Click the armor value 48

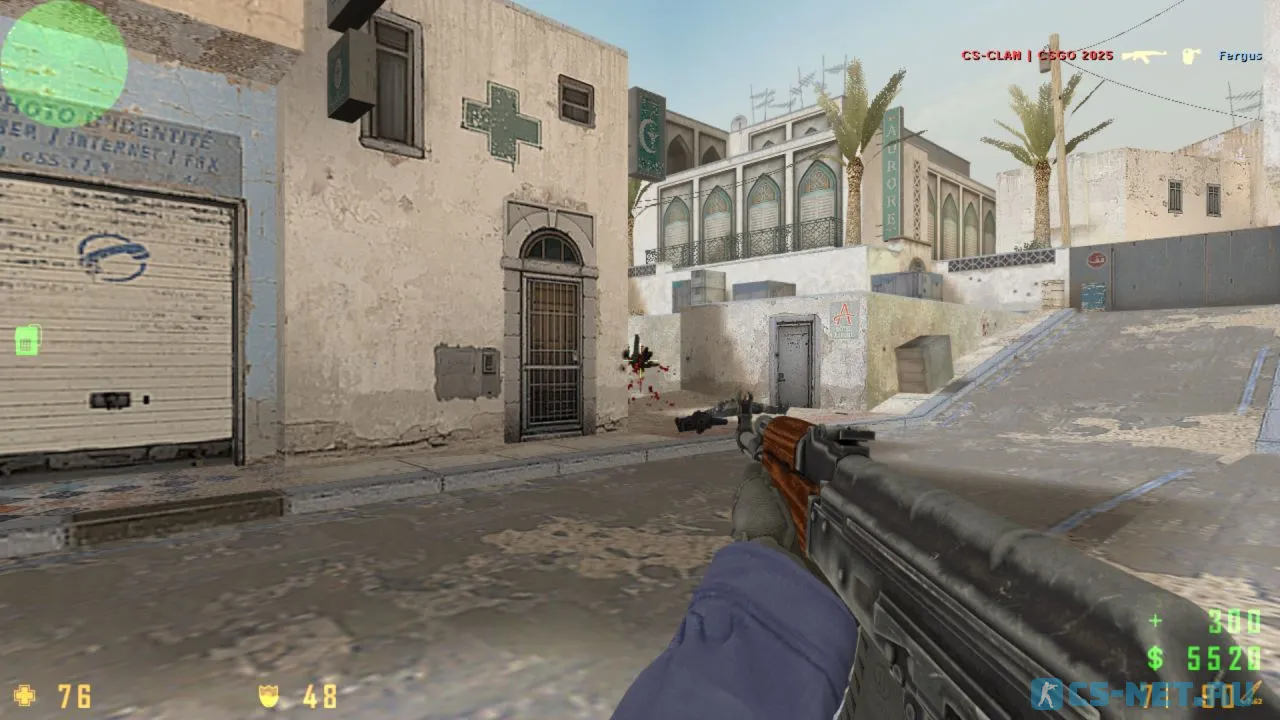[320, 697]
